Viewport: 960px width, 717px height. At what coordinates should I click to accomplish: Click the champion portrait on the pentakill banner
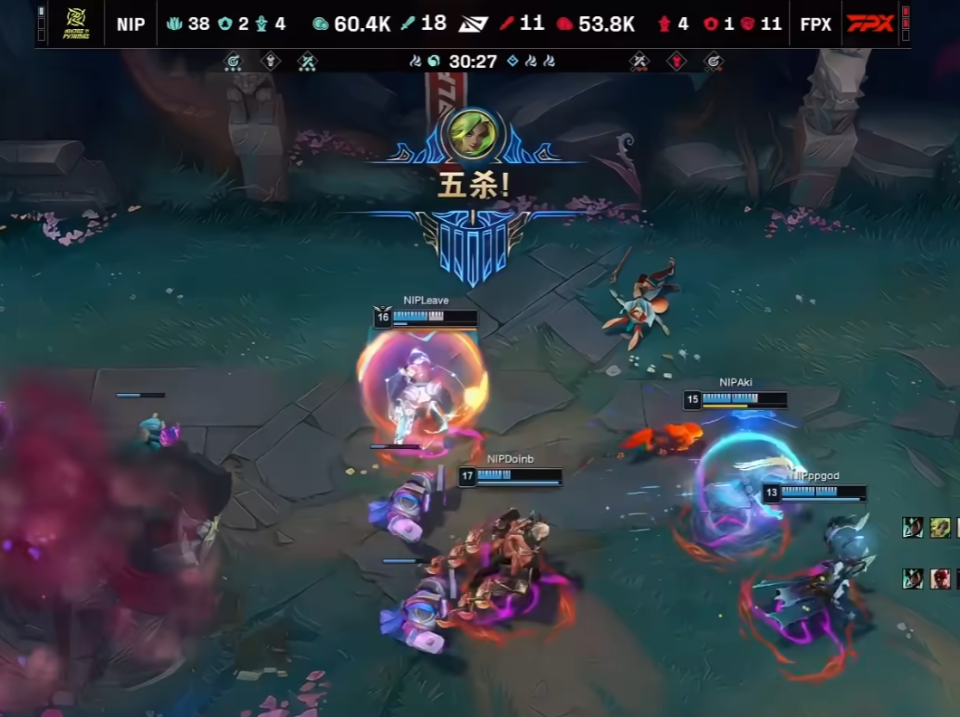[x=469, y=135]
